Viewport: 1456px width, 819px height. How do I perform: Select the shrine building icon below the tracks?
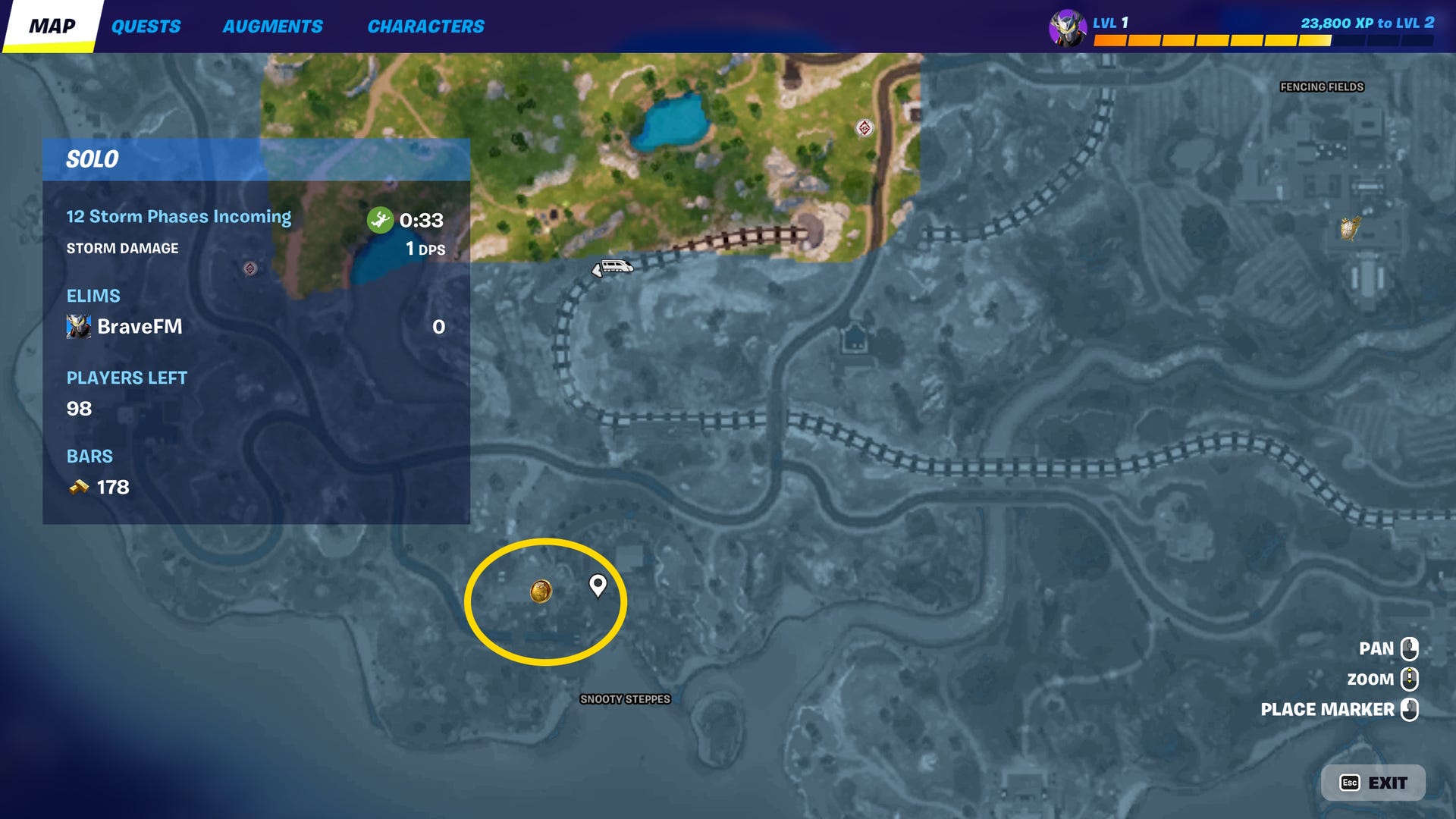tap(855, 338)
